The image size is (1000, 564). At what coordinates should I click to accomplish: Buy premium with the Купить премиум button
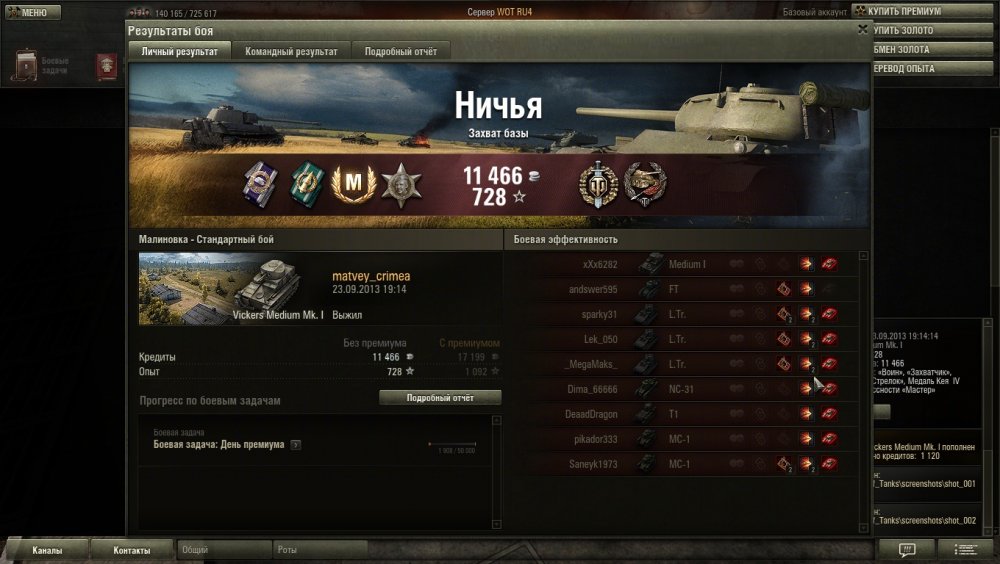coord(925,11)
